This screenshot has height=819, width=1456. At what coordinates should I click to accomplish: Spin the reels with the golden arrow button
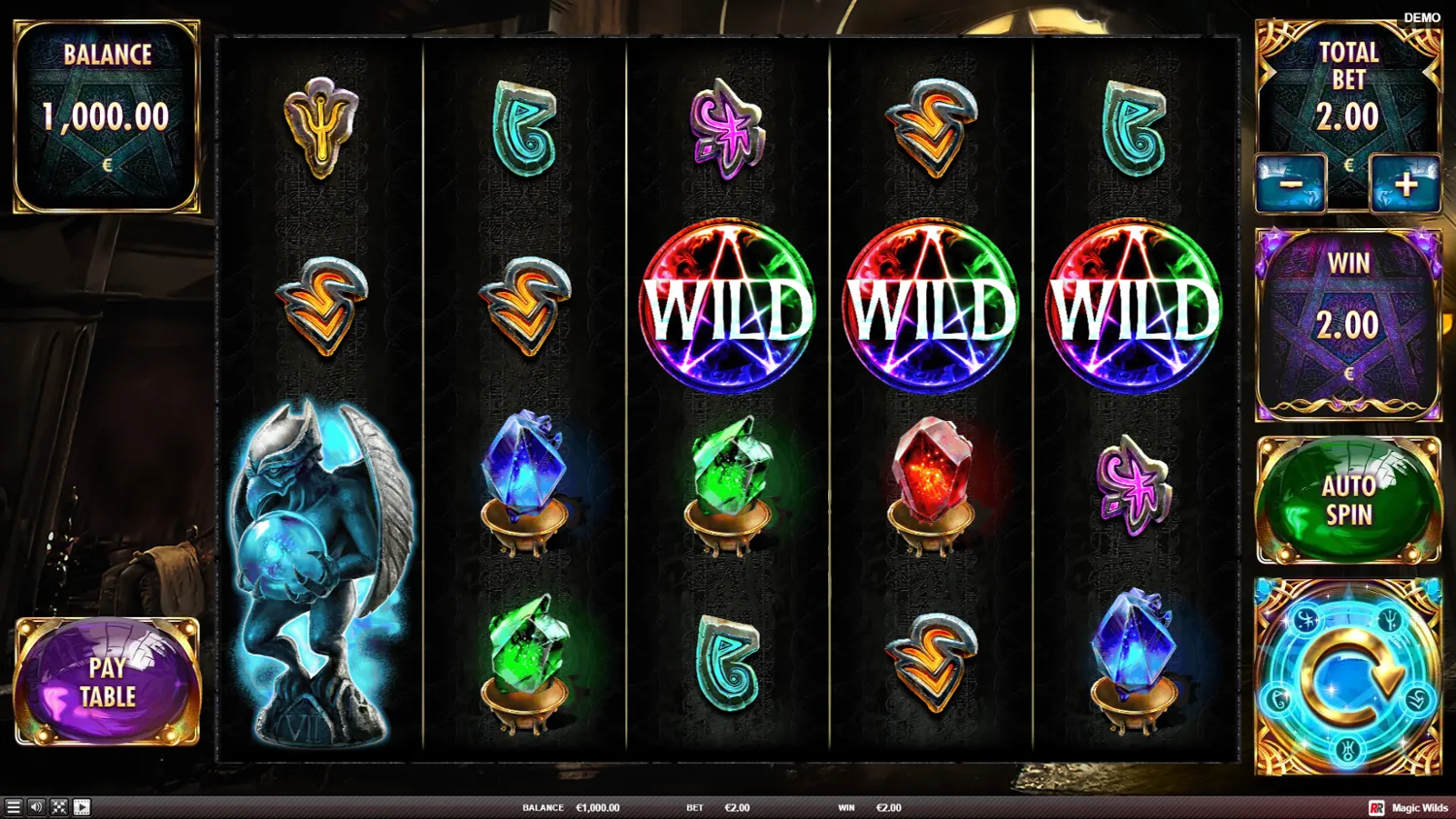(1348, 677)
